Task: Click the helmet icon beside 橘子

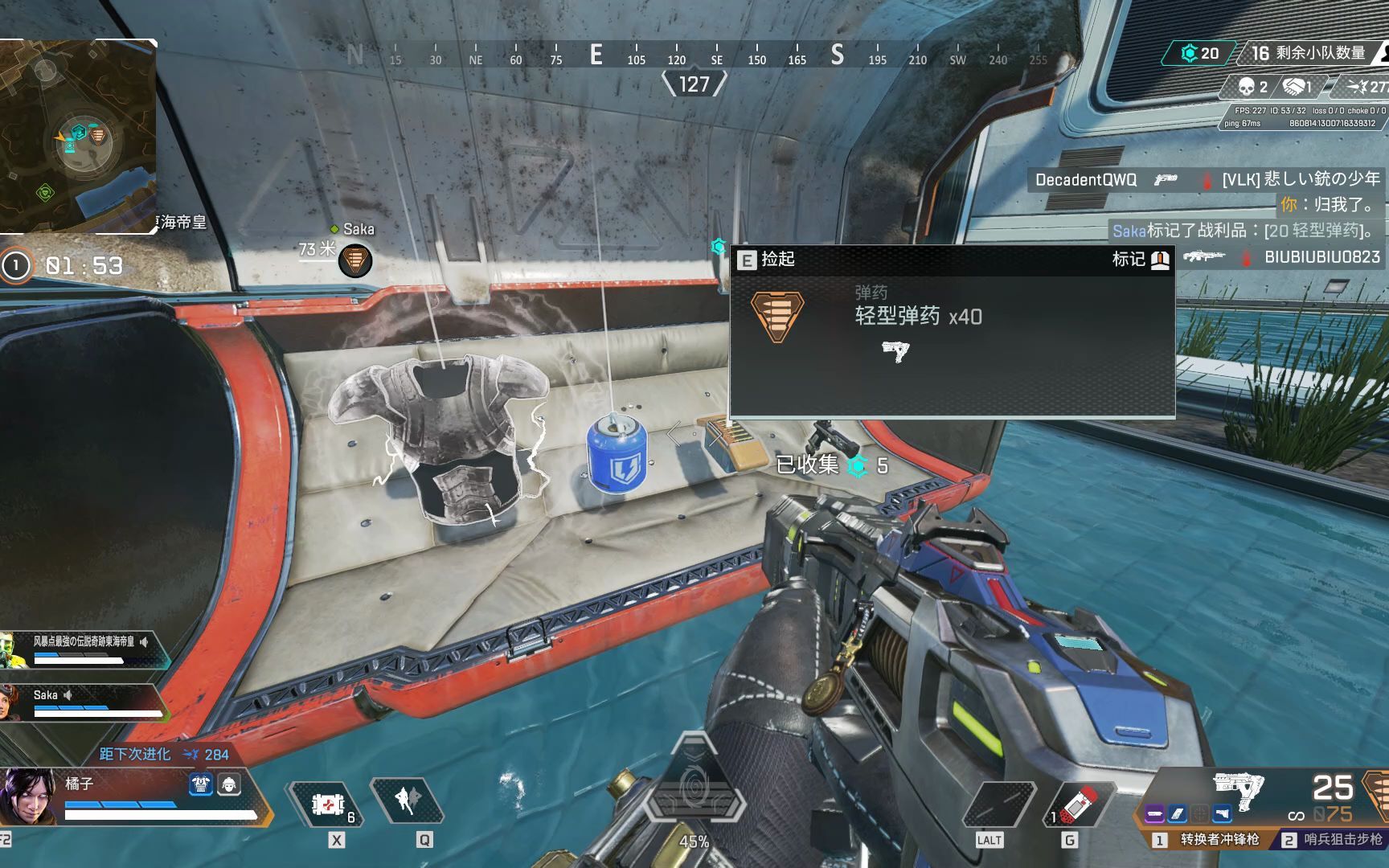Action: click(x=229, y=784)
